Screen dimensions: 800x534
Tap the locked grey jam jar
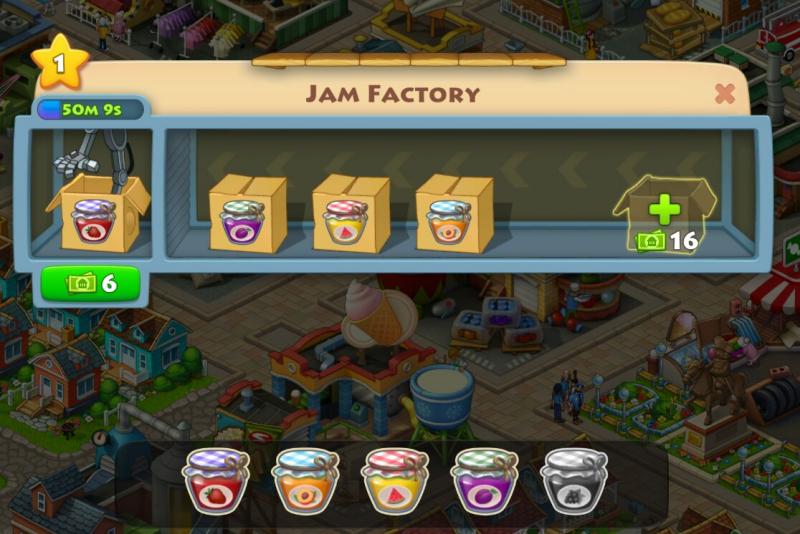coord(574,480)
